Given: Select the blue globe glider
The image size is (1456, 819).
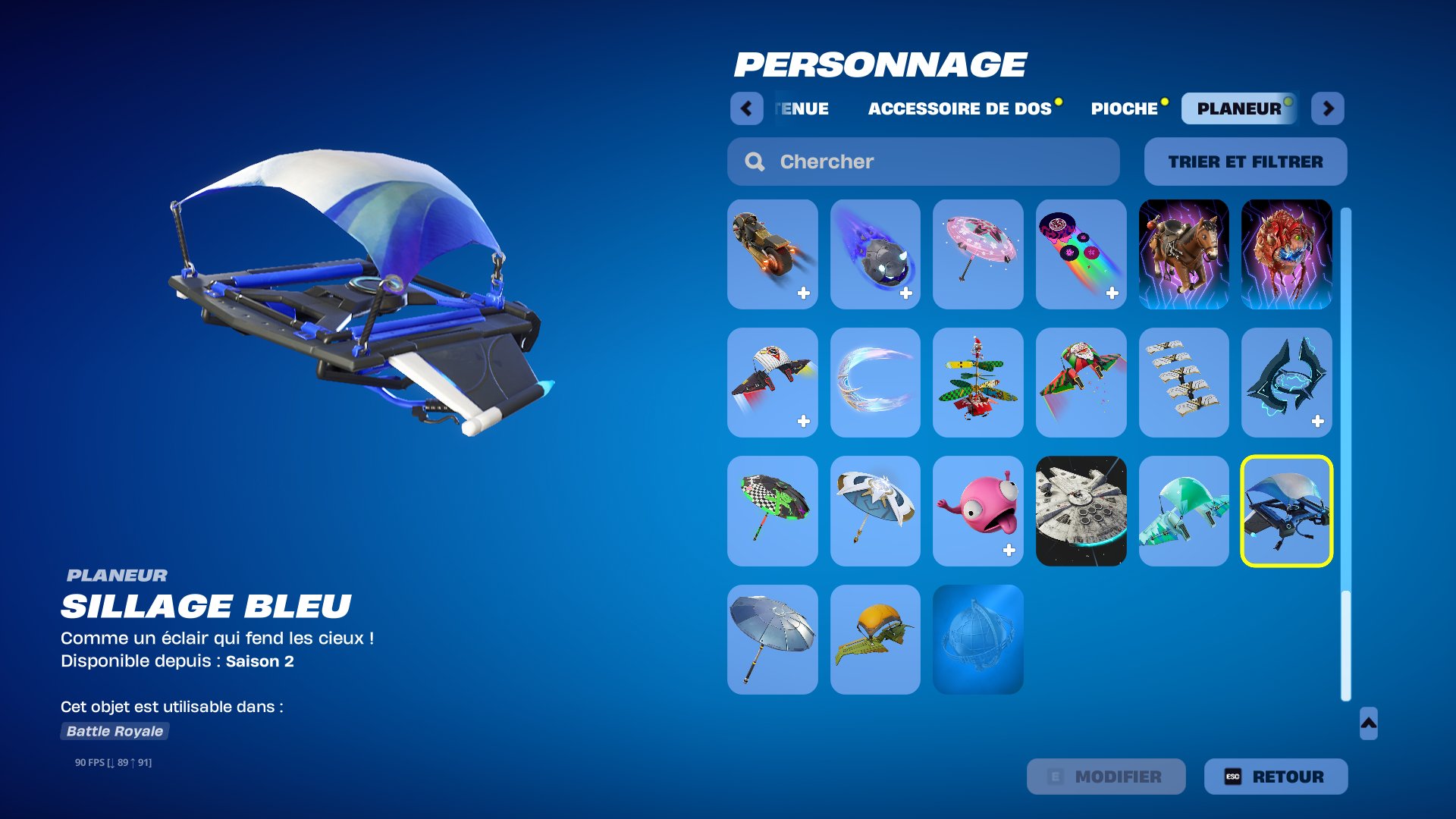Looking at the screenshot, I should tap(977, 639).
